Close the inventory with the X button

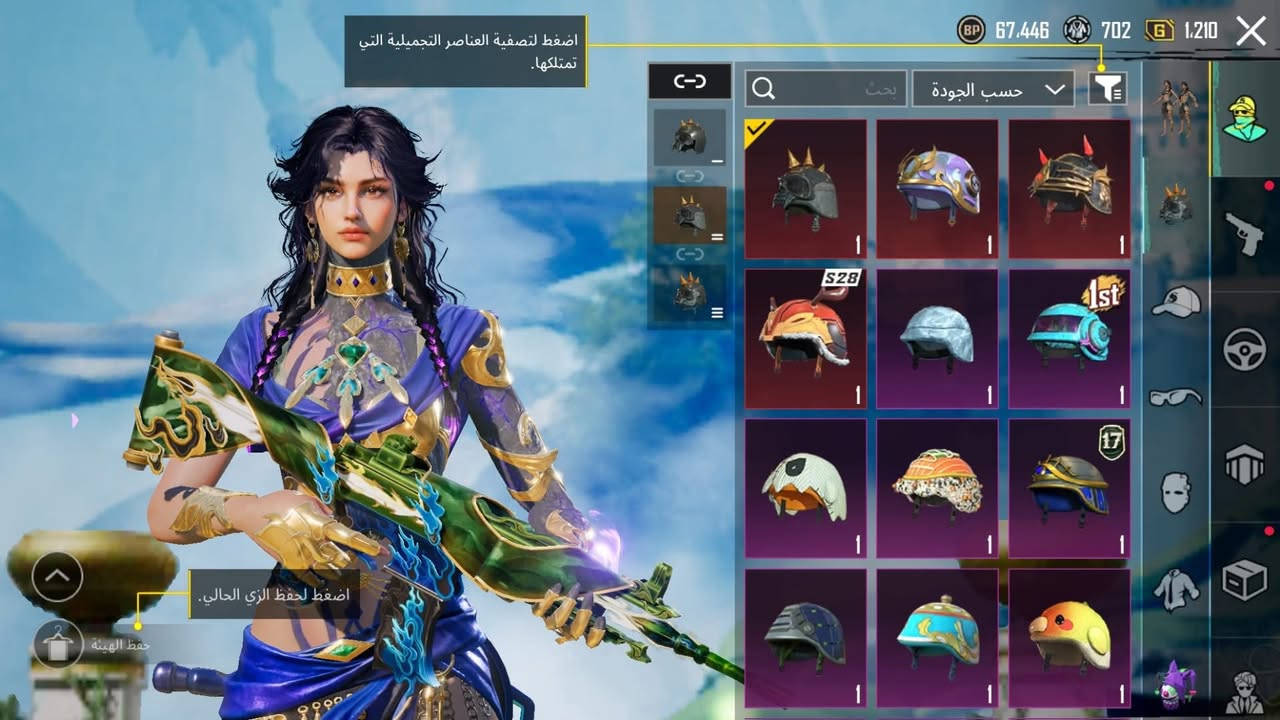tap(1251, 31)
